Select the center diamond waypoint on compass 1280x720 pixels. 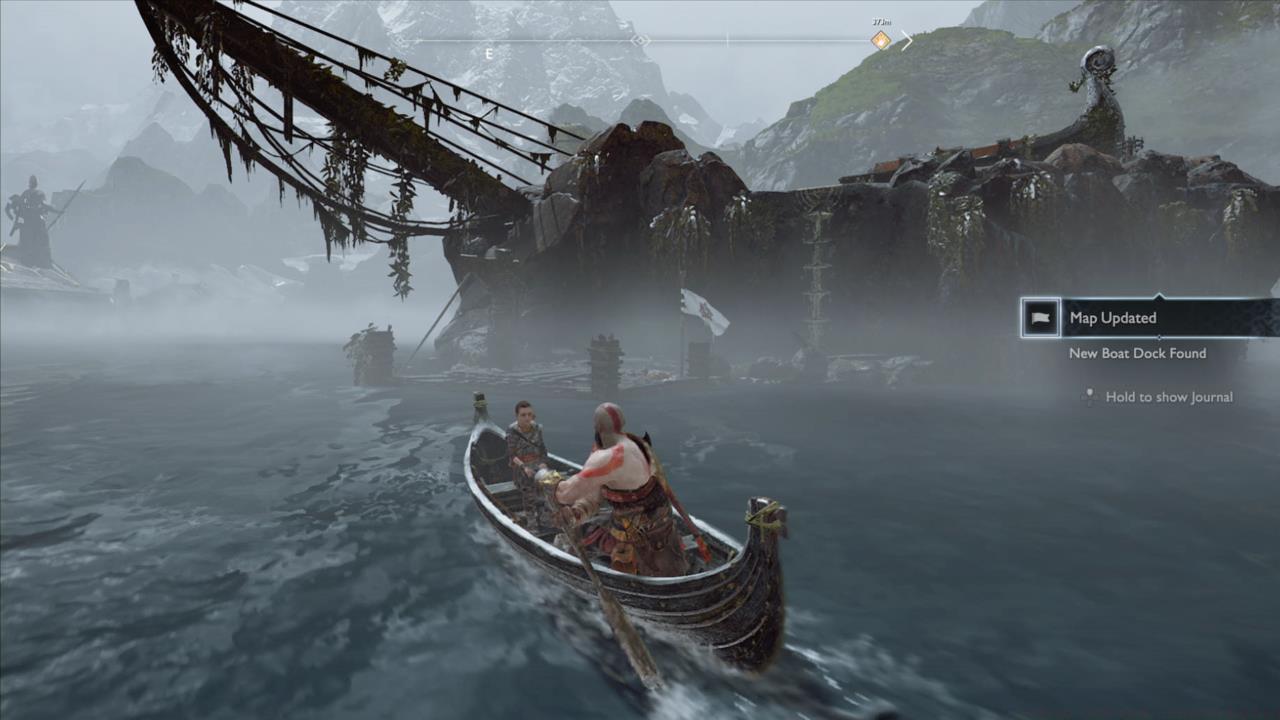640,41
